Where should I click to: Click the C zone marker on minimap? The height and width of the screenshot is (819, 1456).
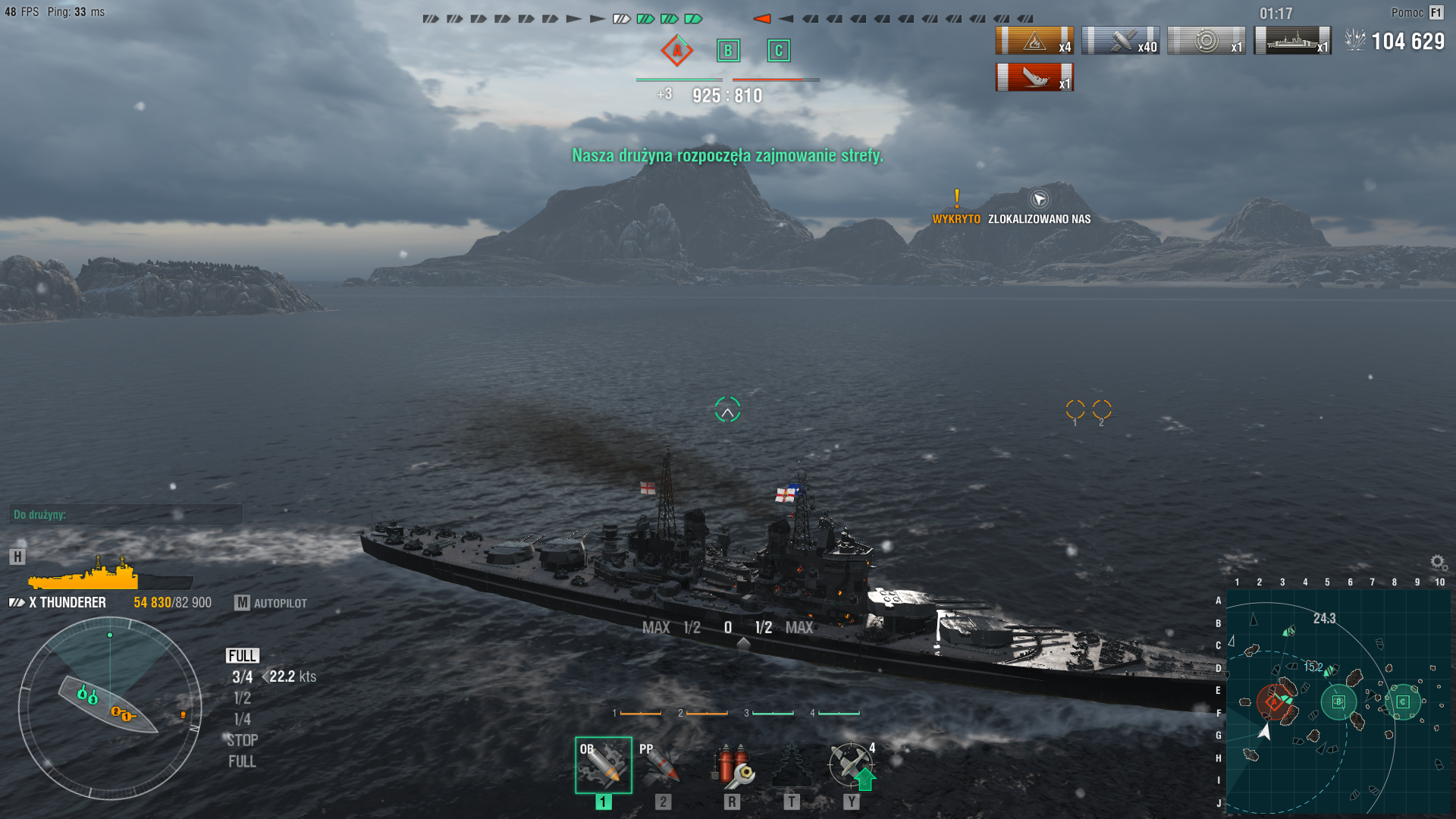(x=1403, y=701)
